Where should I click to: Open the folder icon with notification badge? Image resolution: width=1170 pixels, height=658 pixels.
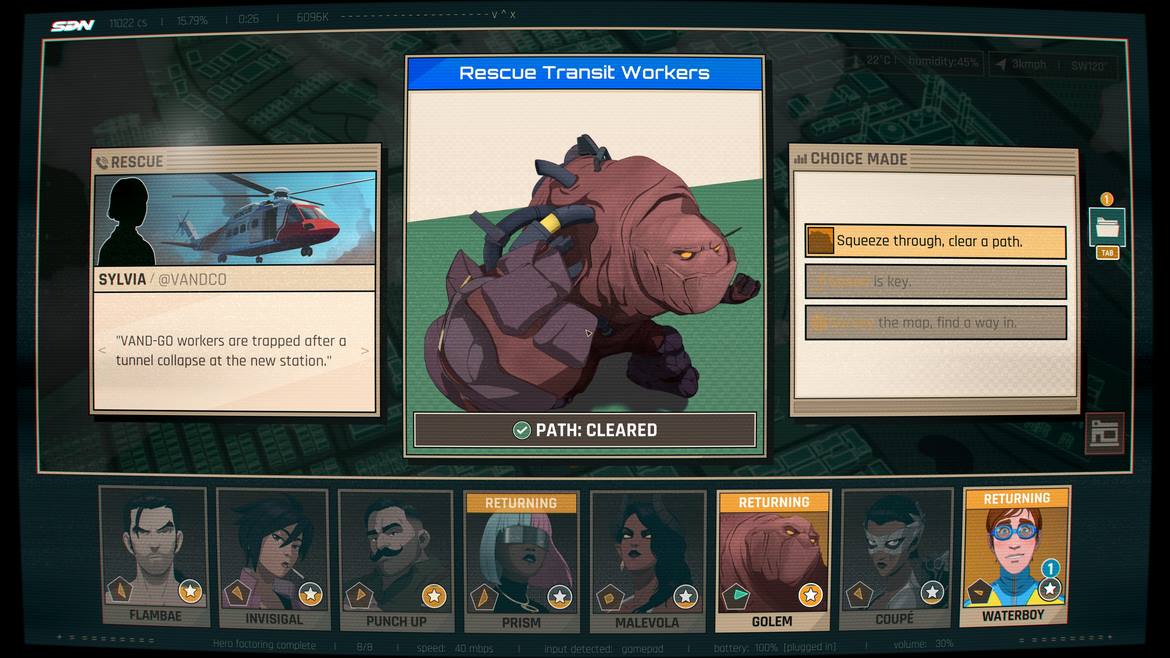tap(1106, 227)
